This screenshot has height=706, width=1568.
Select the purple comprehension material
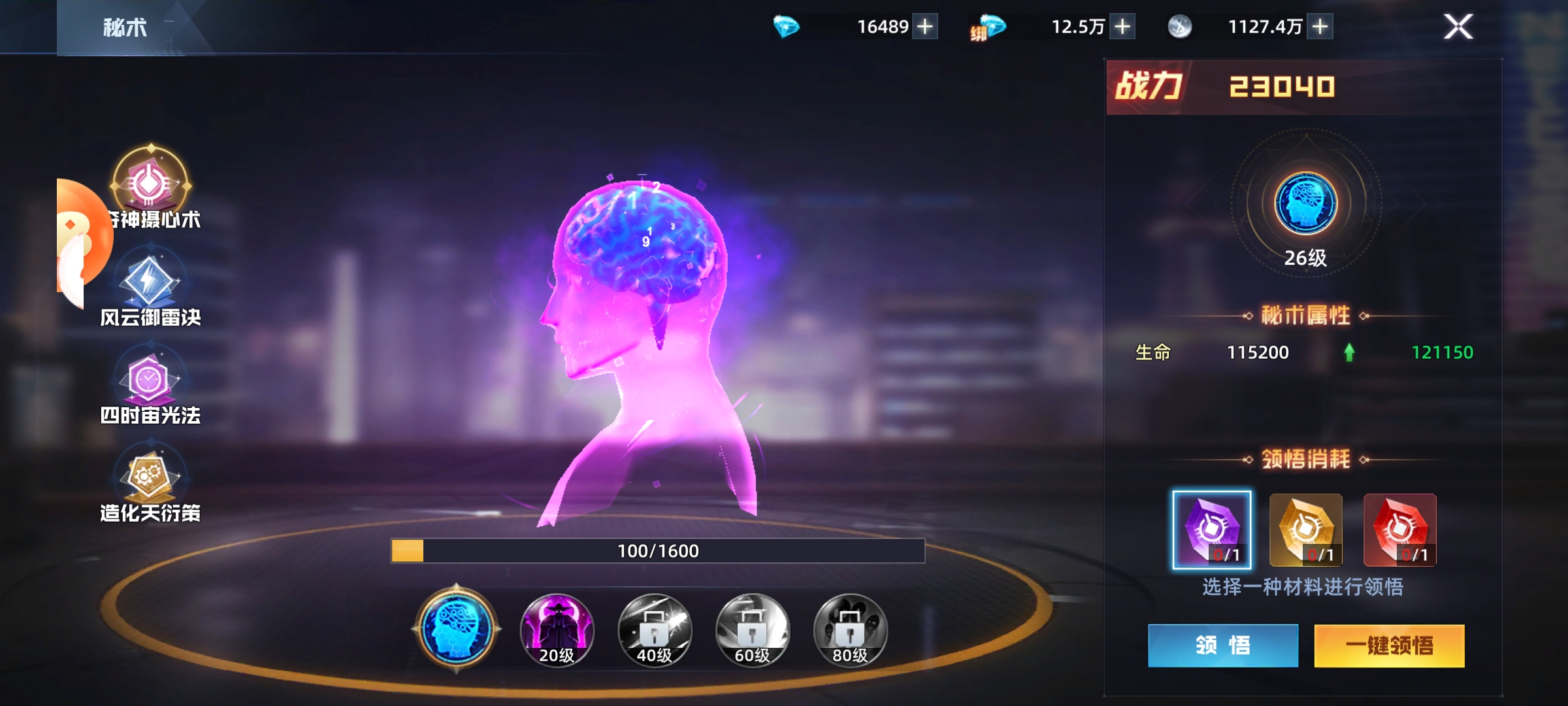click(x=1212, y=530)
